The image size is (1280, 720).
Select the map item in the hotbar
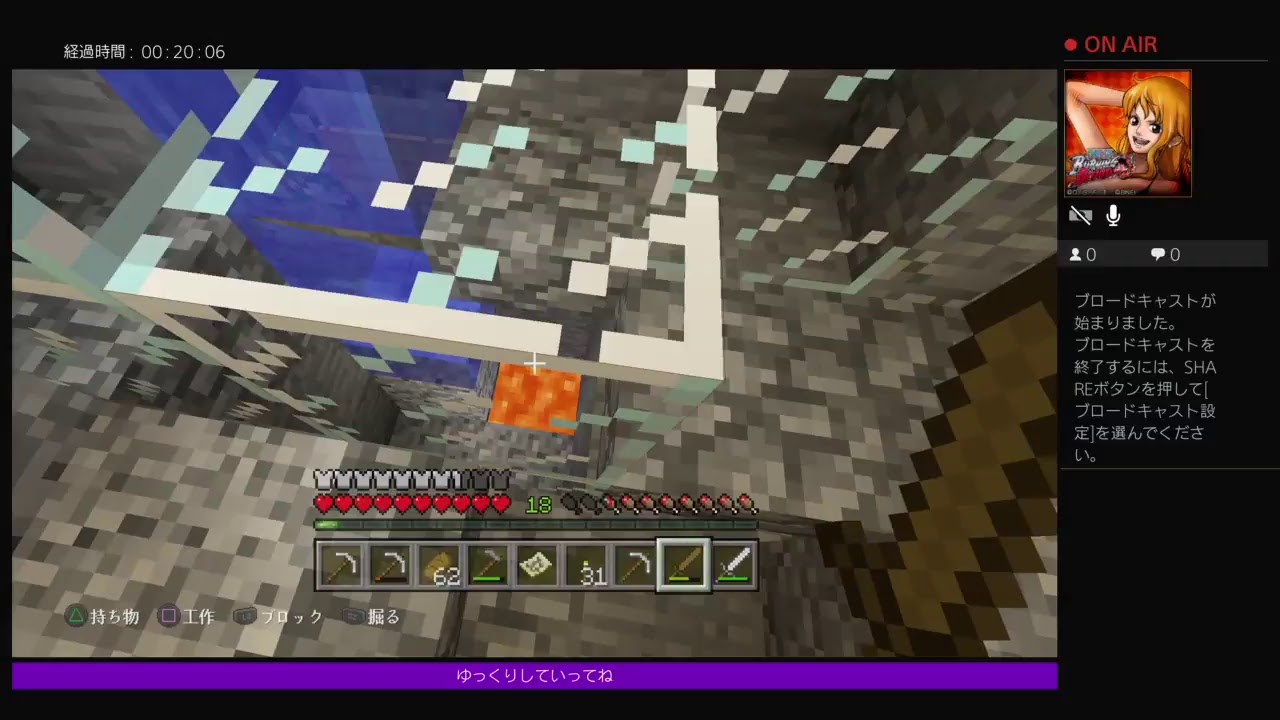[537, 565]
